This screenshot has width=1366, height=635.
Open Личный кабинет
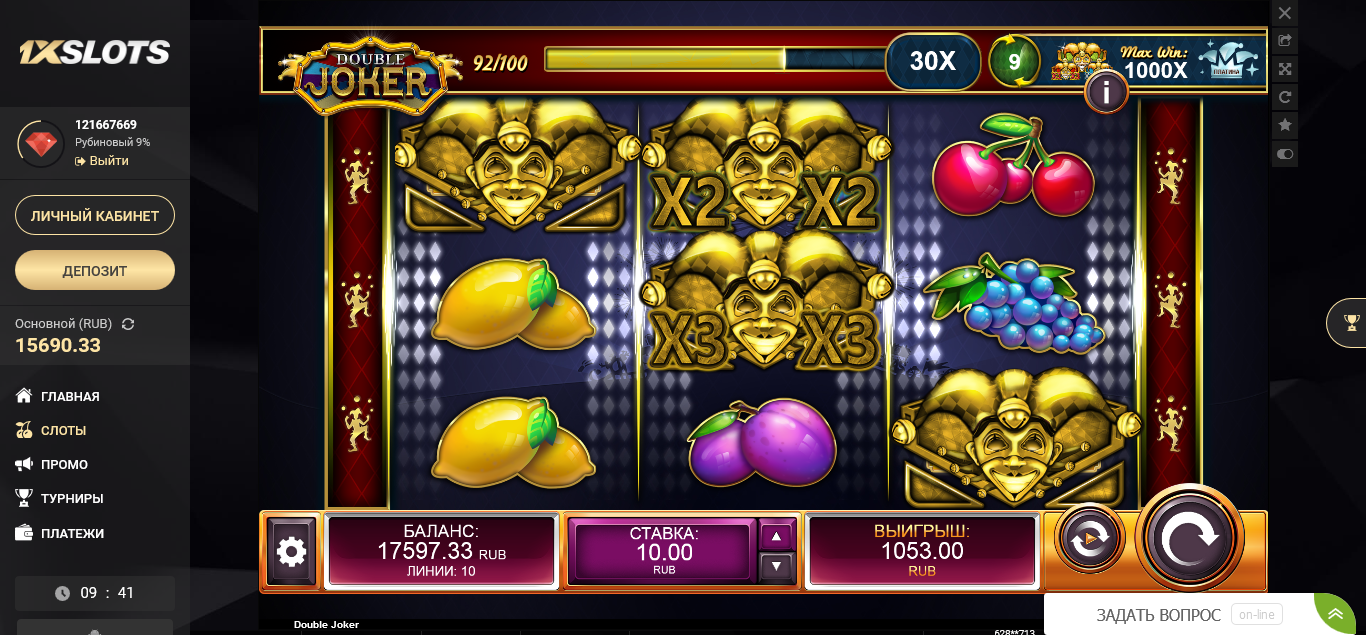(x=95, y=216)
